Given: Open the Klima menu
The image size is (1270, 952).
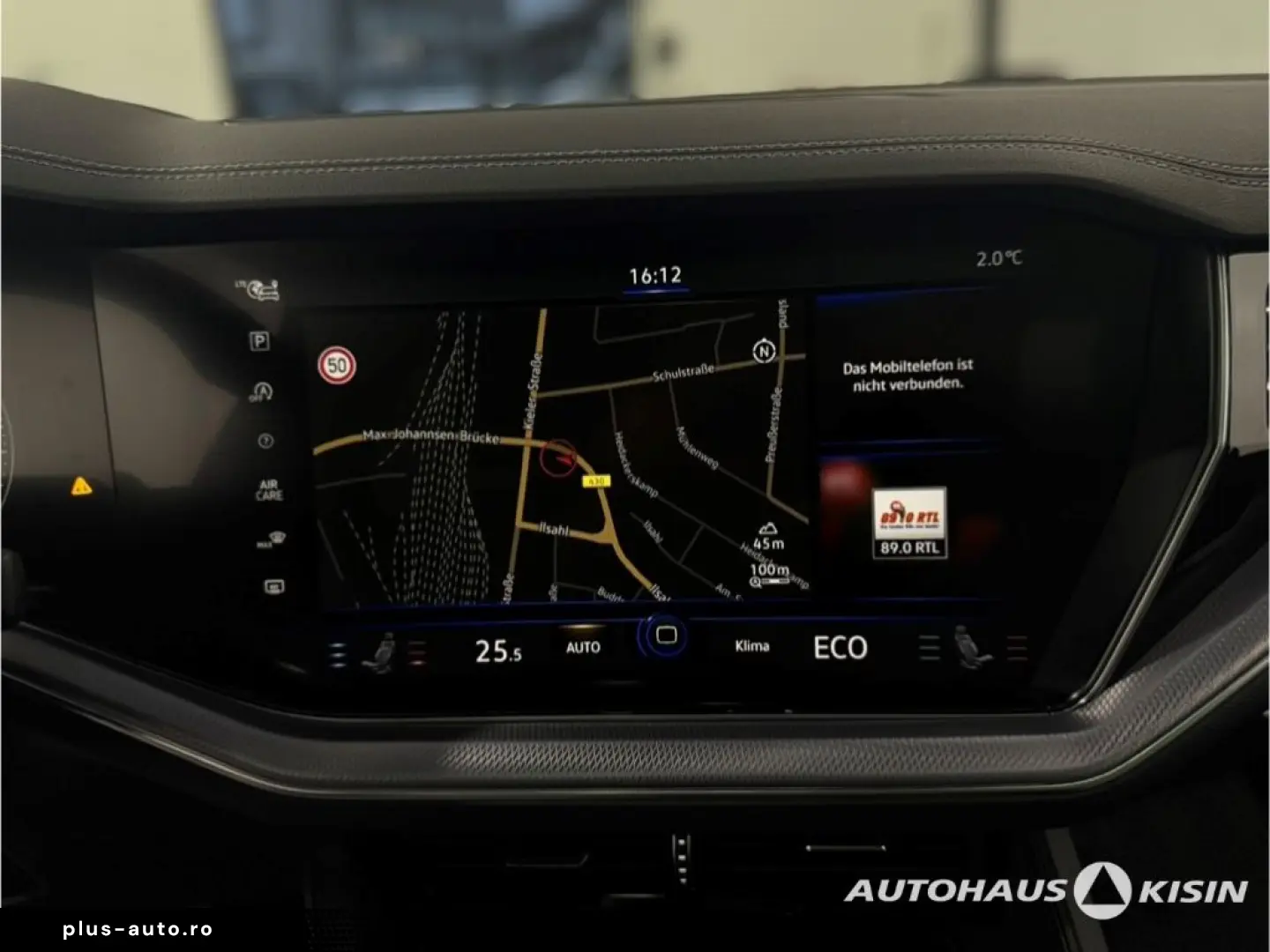Looking at the screenshot, I should [752, 645].
